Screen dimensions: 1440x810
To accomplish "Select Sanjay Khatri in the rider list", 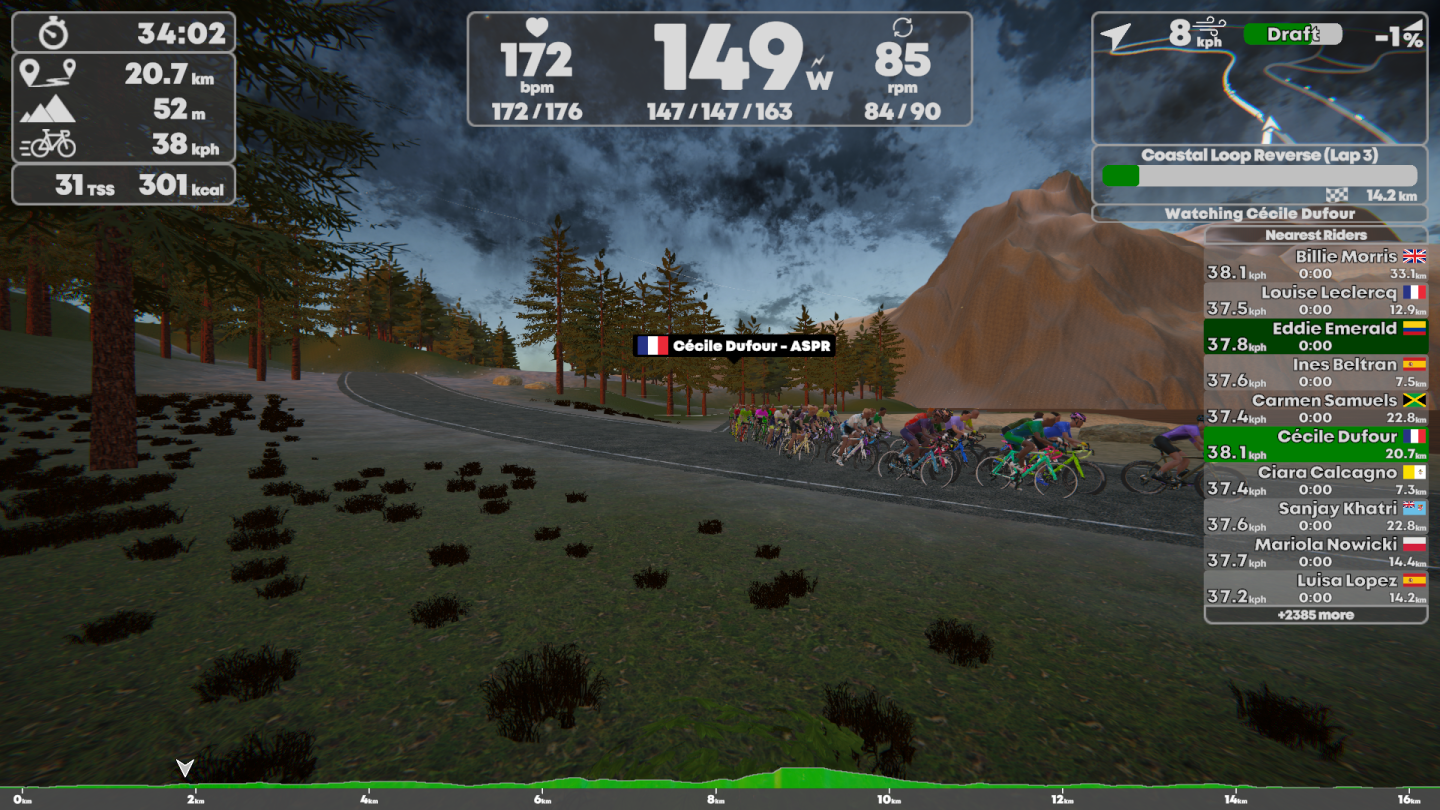I will (1316, 516).
